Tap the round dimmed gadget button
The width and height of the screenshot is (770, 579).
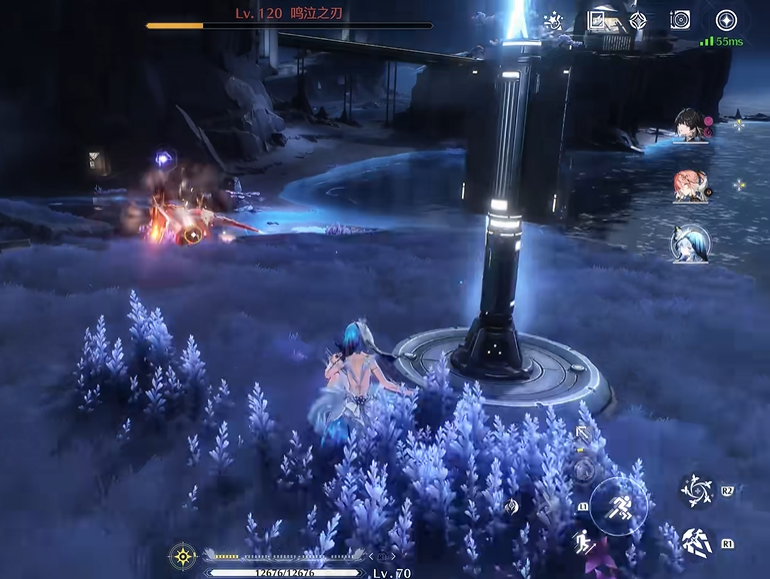coord(584,468)
